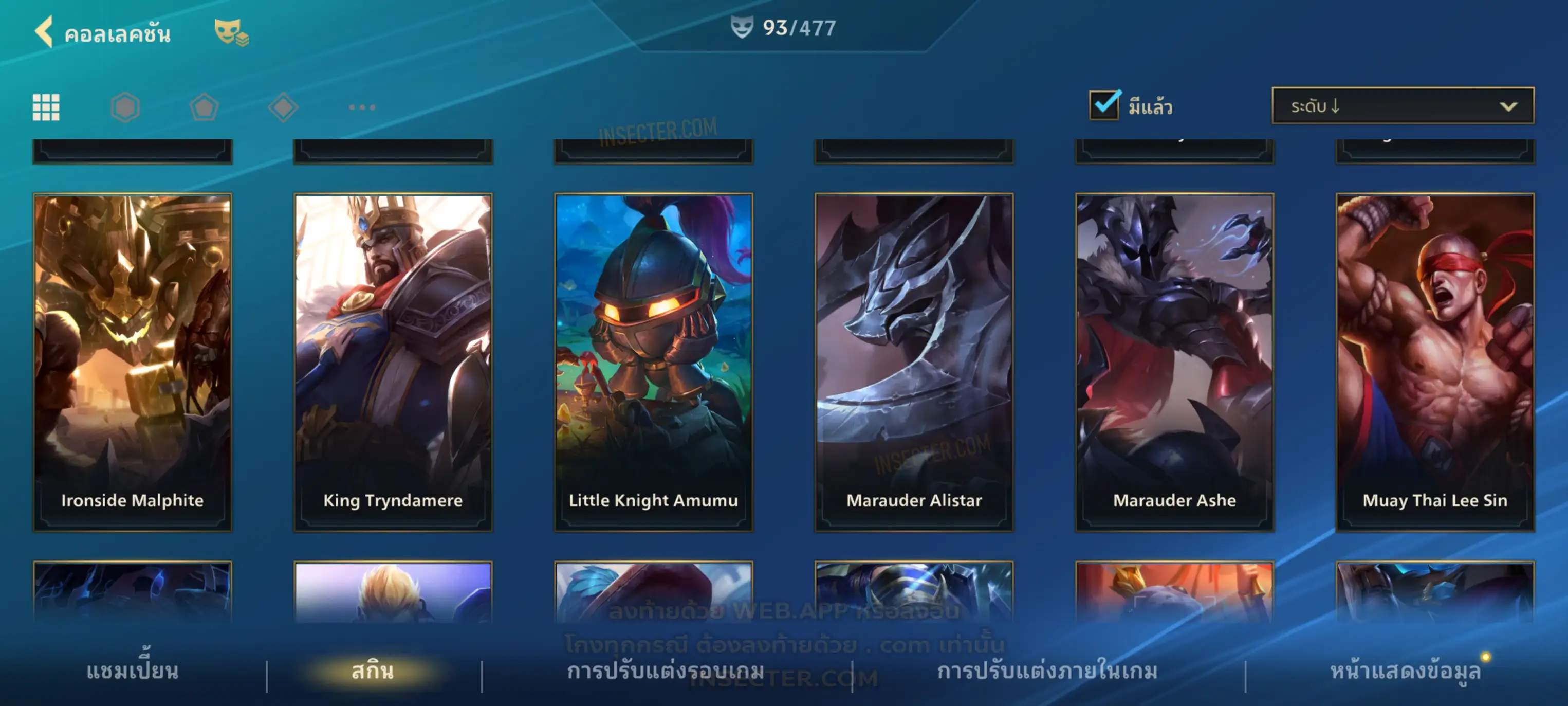1568x706 pixels.
Task: Open the golden mask collection icon
Action: point(230,32)
